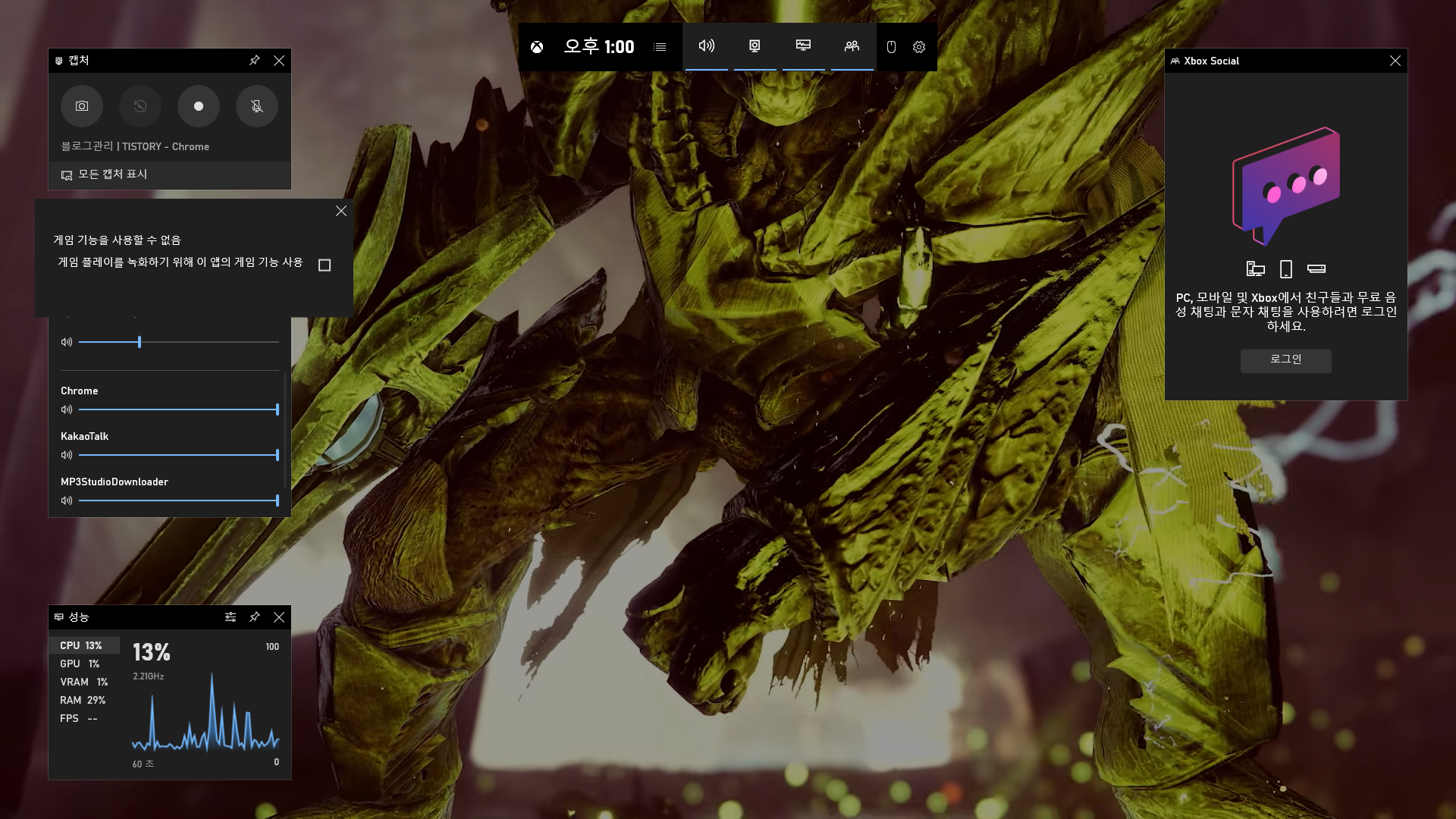Take a screenshot with the camera button

(x=82, y=106)
